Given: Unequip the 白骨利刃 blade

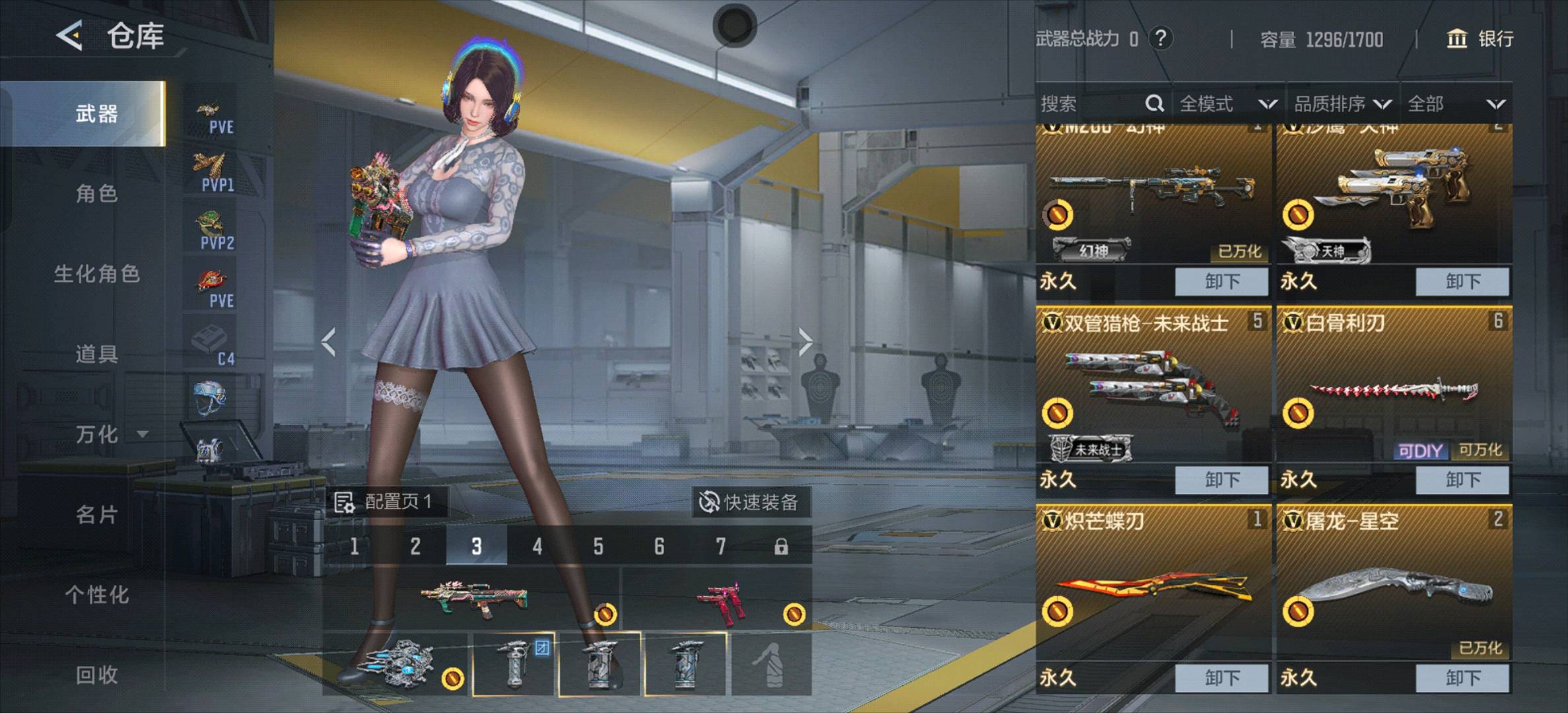Looking at the screenshot, I should click(x=1462, y=480).
